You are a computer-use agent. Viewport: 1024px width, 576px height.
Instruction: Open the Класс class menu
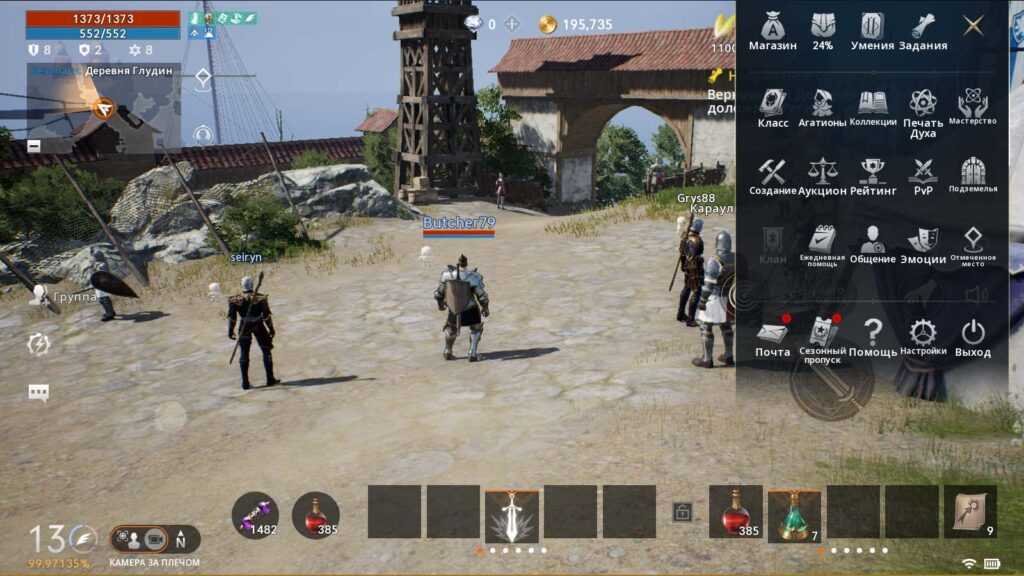tap(773, 108)
